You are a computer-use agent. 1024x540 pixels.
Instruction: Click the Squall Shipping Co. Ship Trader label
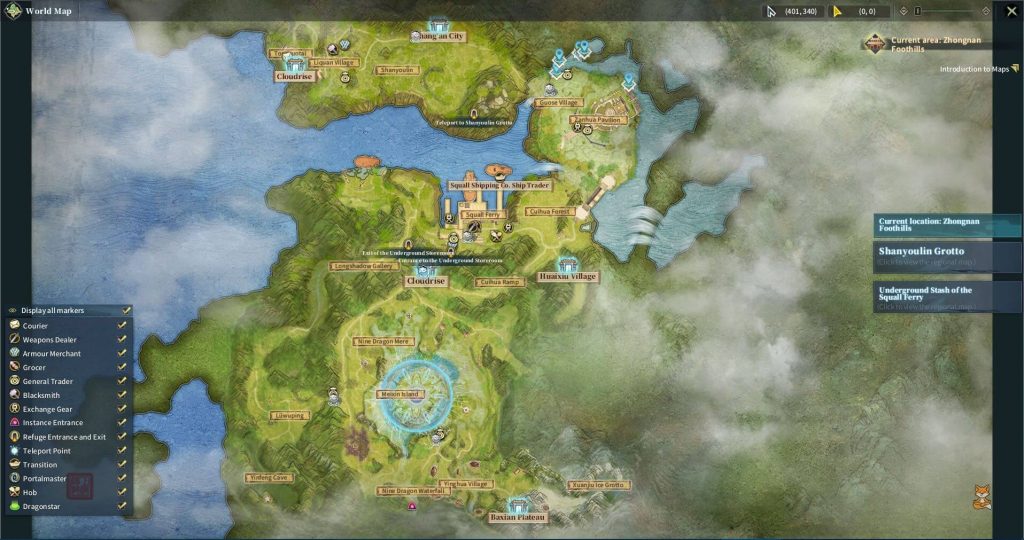click(499, 186)
